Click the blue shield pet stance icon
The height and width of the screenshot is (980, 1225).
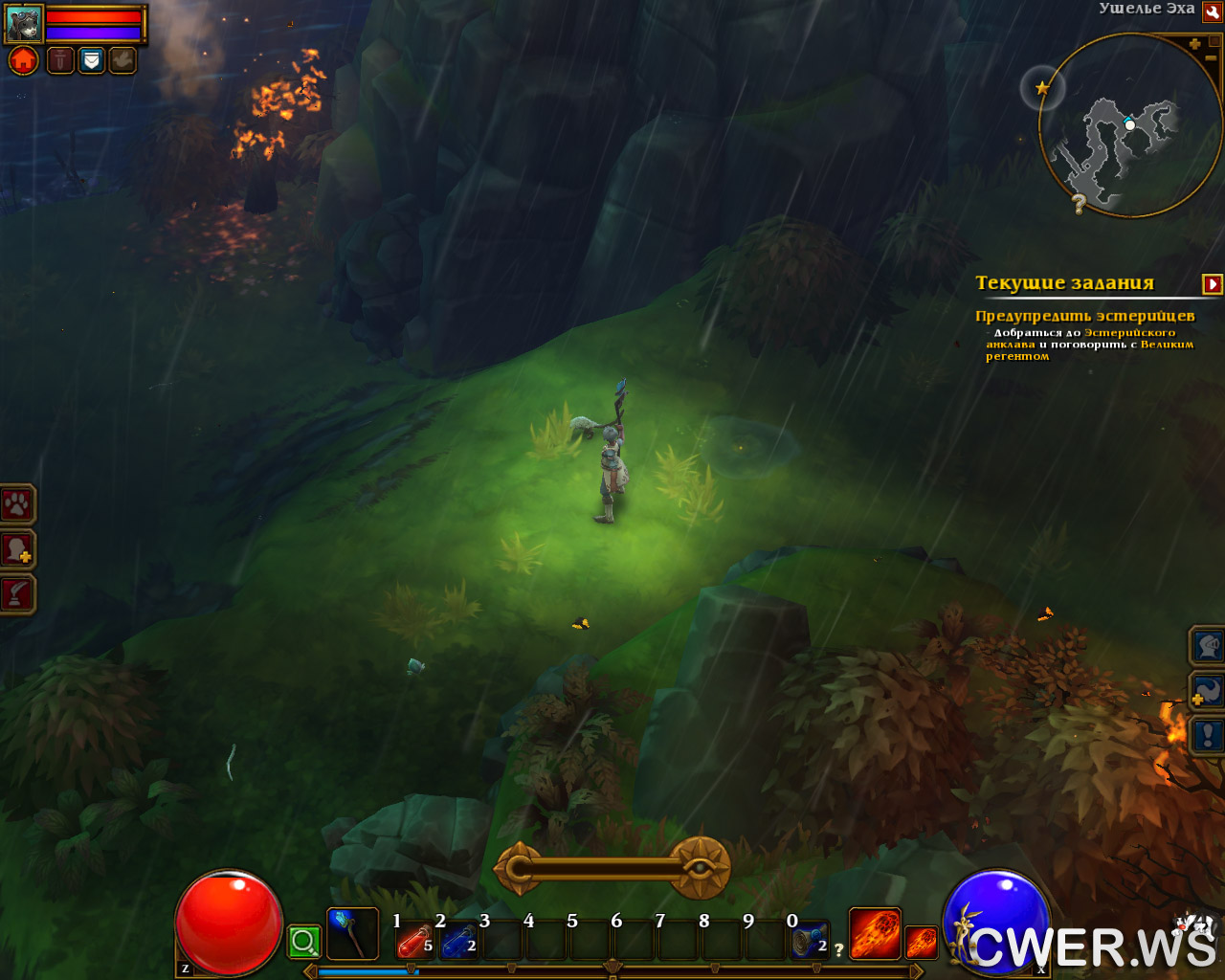point(91,61)
